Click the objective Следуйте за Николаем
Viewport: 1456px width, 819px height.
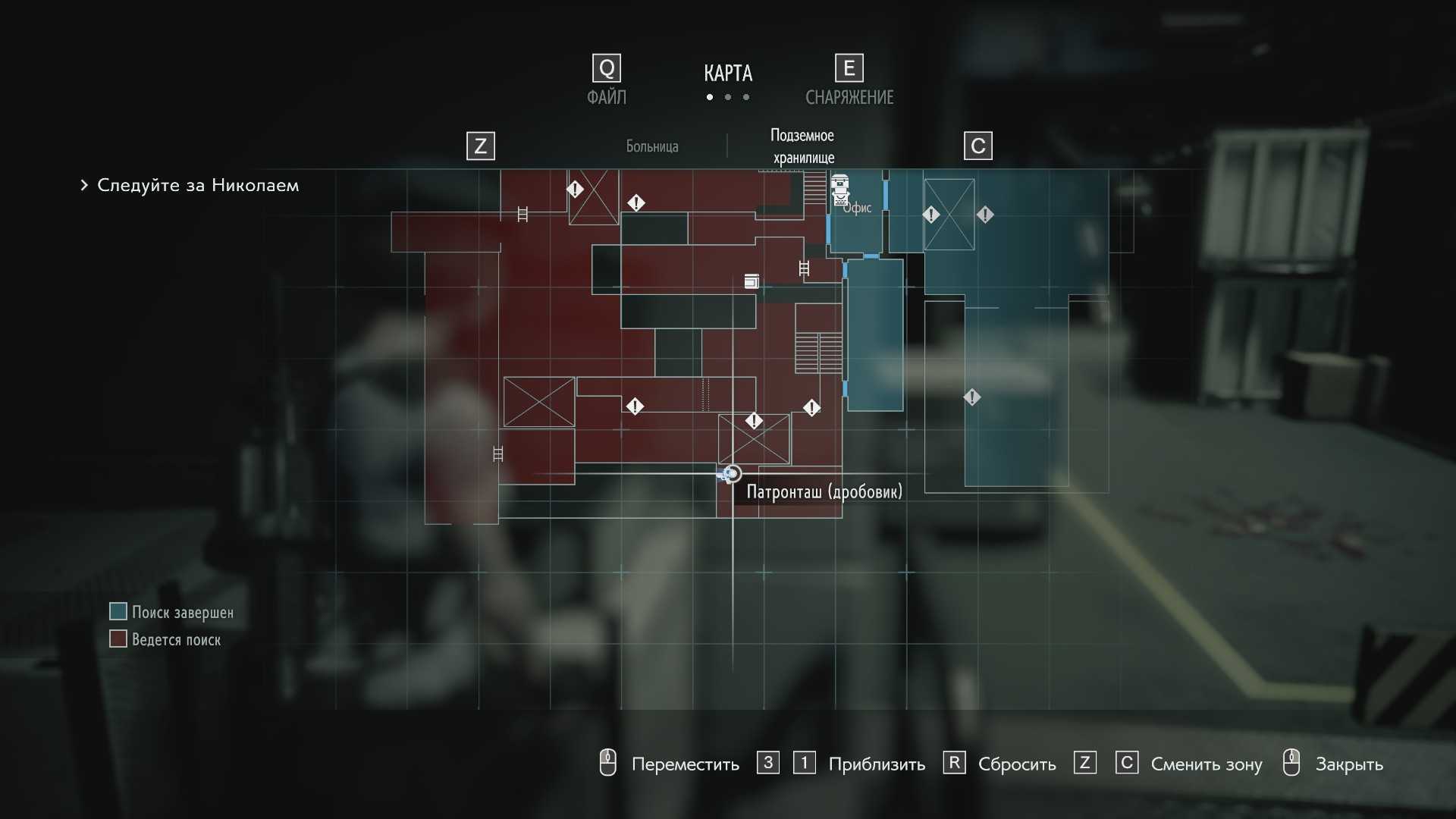198,185
